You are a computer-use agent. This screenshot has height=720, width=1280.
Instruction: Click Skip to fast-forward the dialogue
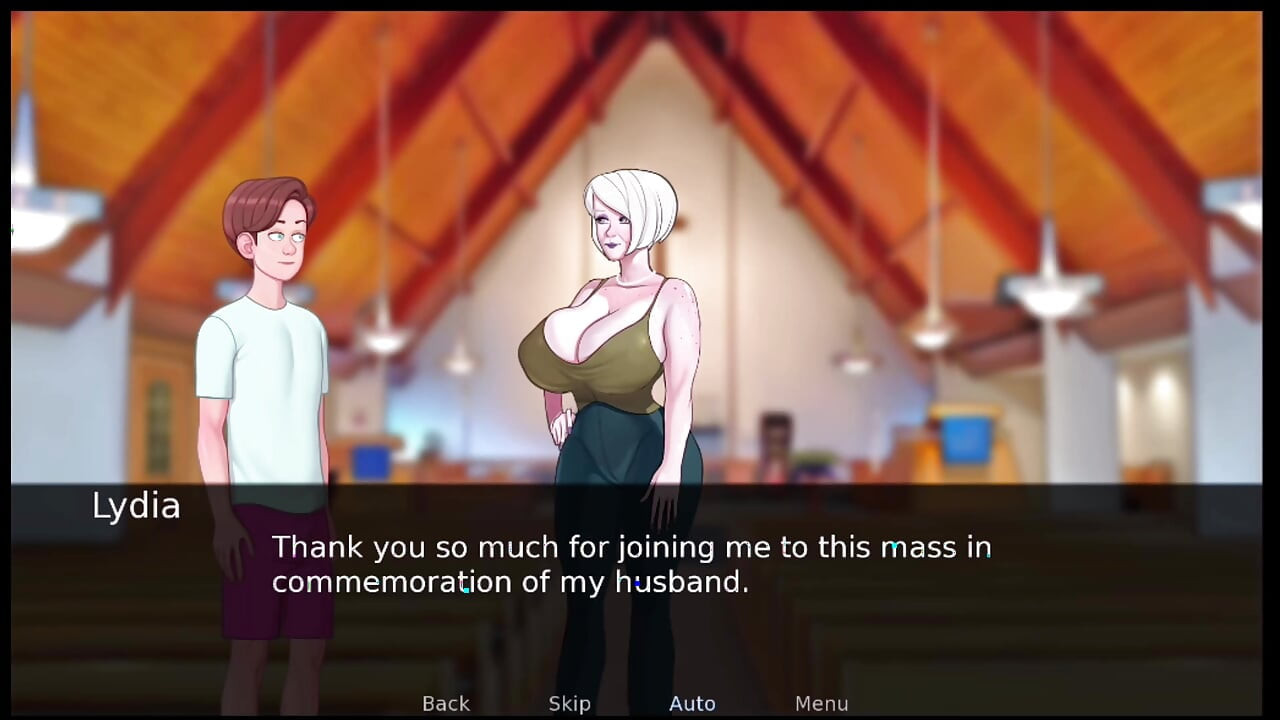click(x=569, y=703)
